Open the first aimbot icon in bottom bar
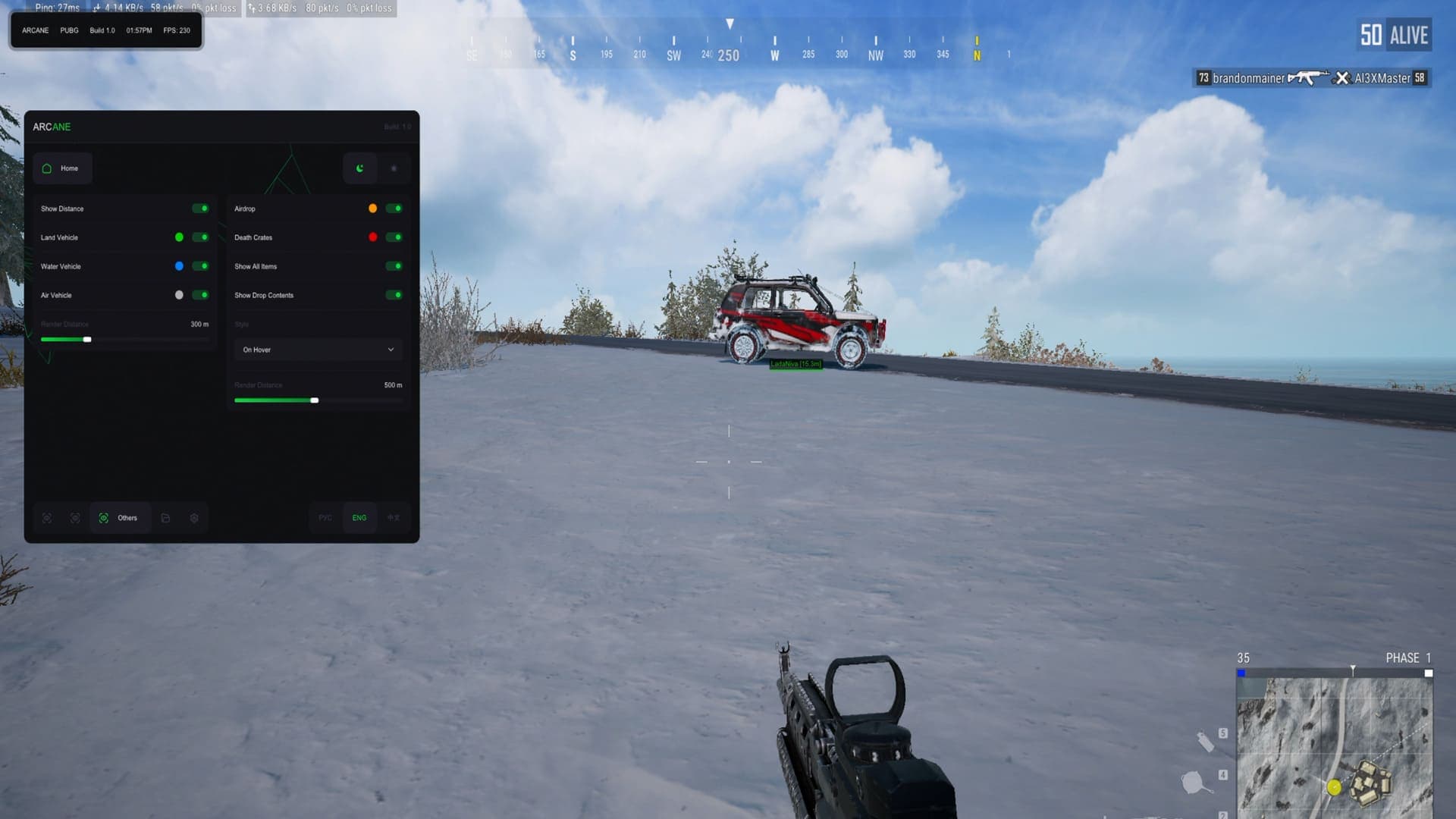The width and height of the screenshot is (1456, 819). pyautogui.click(x=47, y=518)
